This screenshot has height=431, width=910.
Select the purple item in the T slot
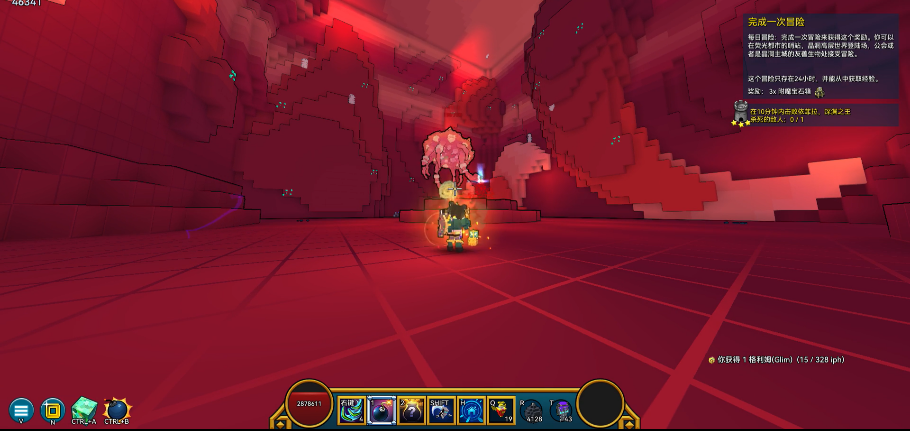coord(563,410)
